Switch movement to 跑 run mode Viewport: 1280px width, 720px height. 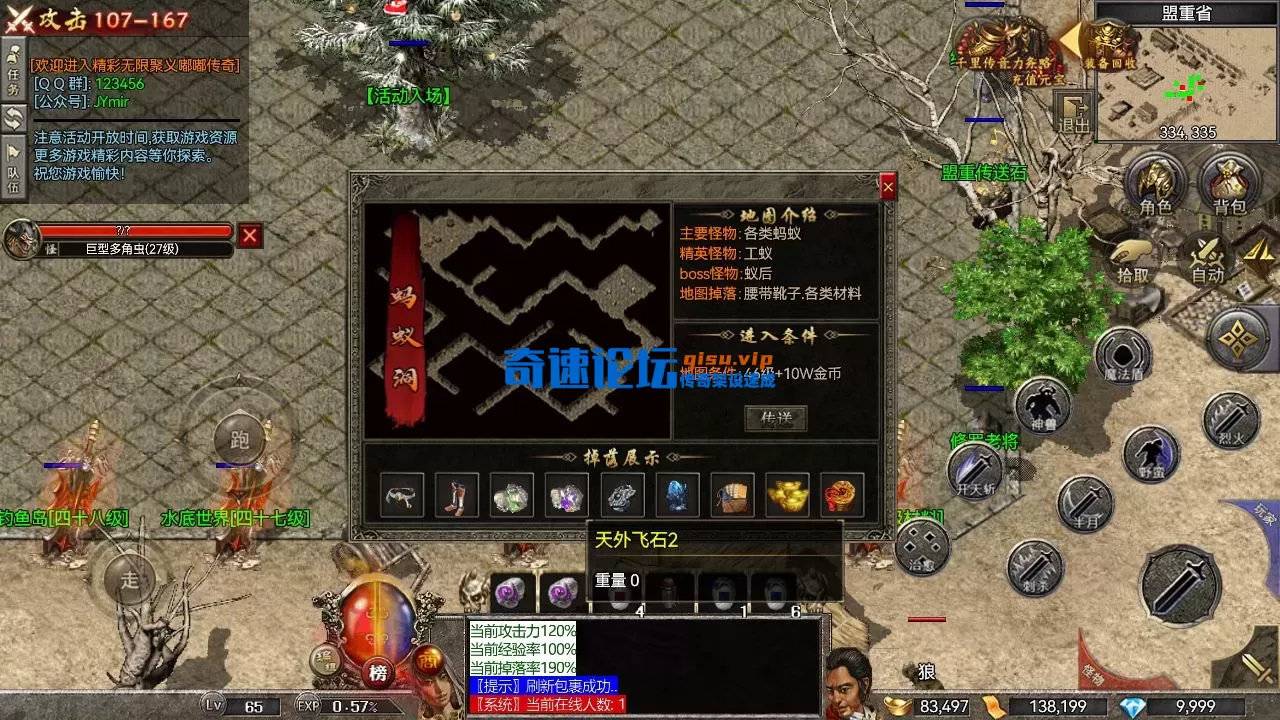tap(240, 440)
